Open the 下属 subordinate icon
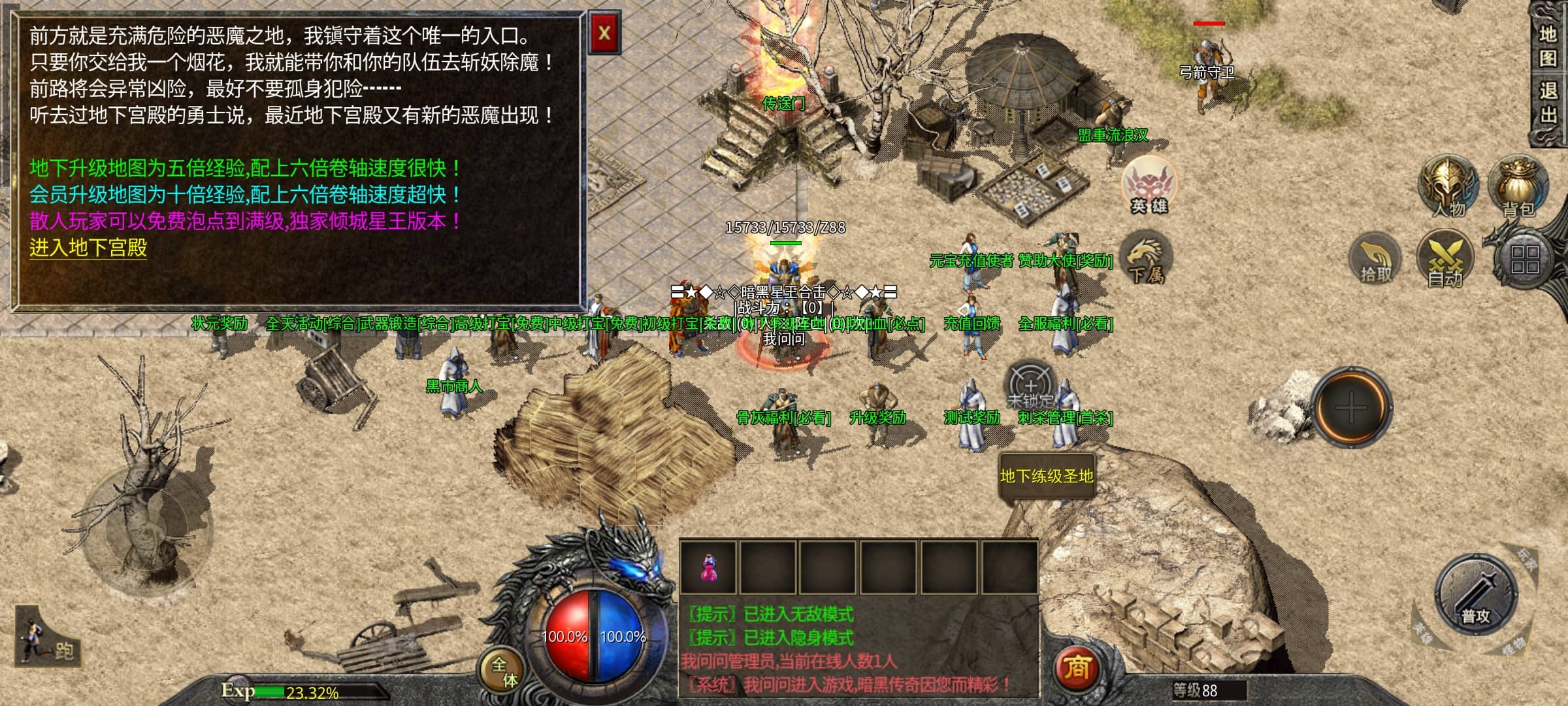The image size is (1568, 706). 1145,260
